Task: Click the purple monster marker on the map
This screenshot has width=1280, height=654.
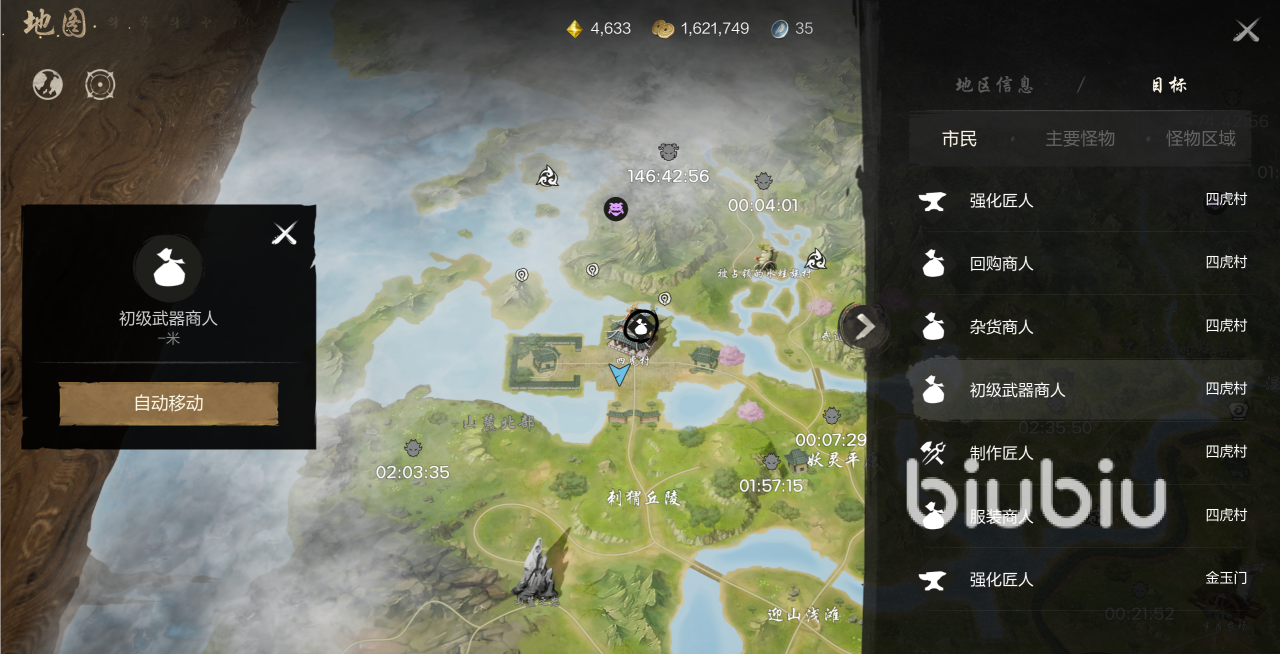Action: point(615,209)
